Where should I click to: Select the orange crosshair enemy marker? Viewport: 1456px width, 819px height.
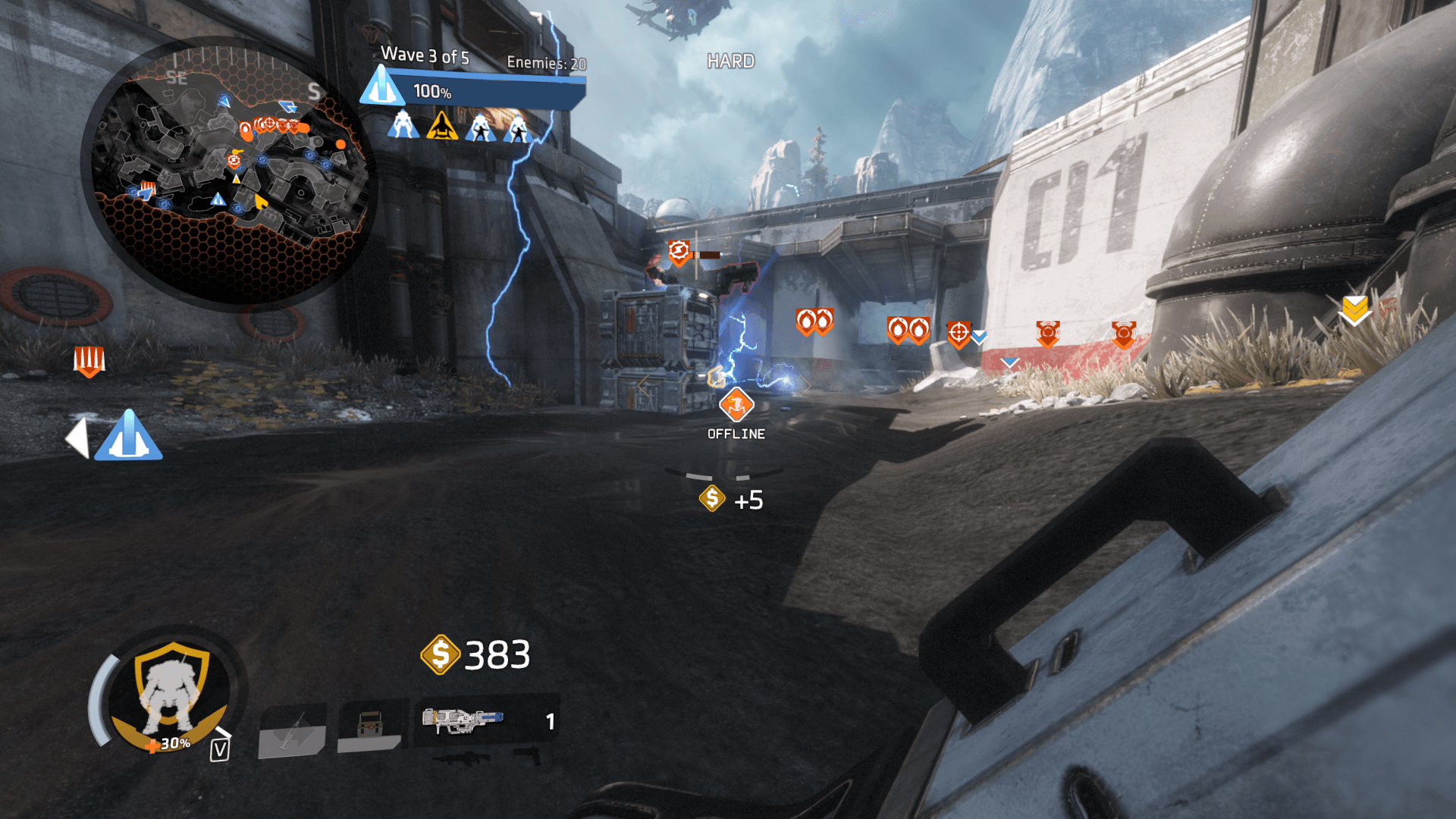point(959,332)
